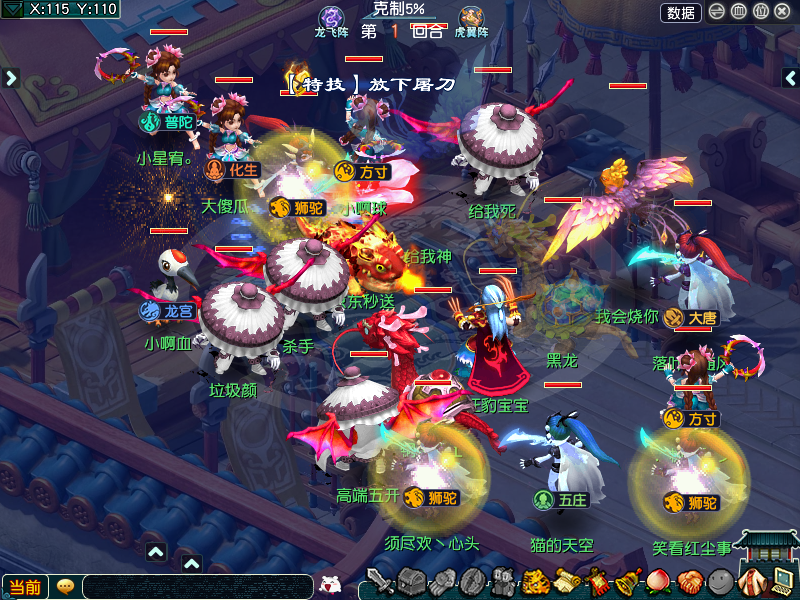Open the peach icon in toolbar
800x600 pixels.
tap(659, 581)
